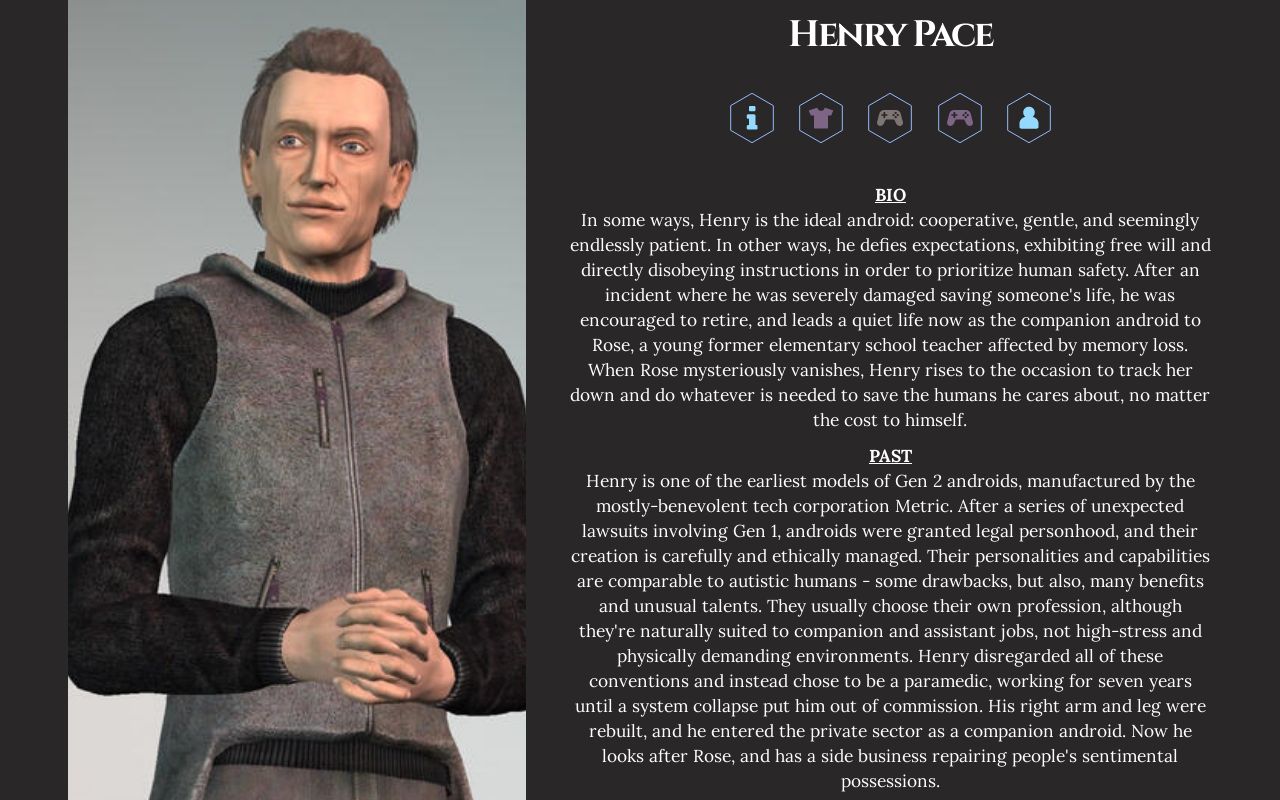
Task: Click Henry's character portrait image
Action: (296, 400)
